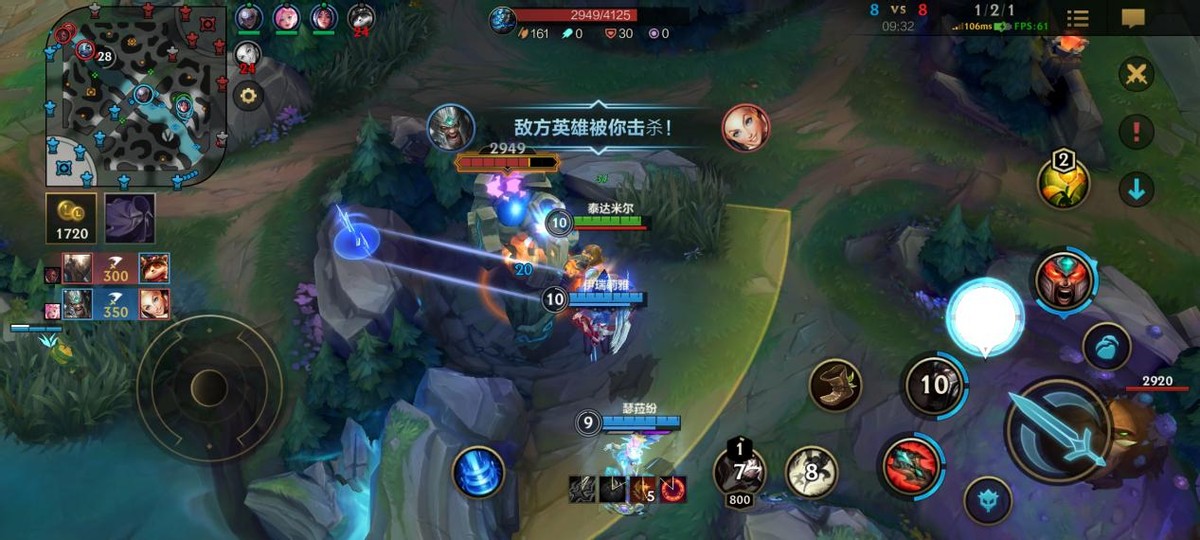Select the turret-target attack button
This screenshot has width=1200, height=540.
pos(988,500)
